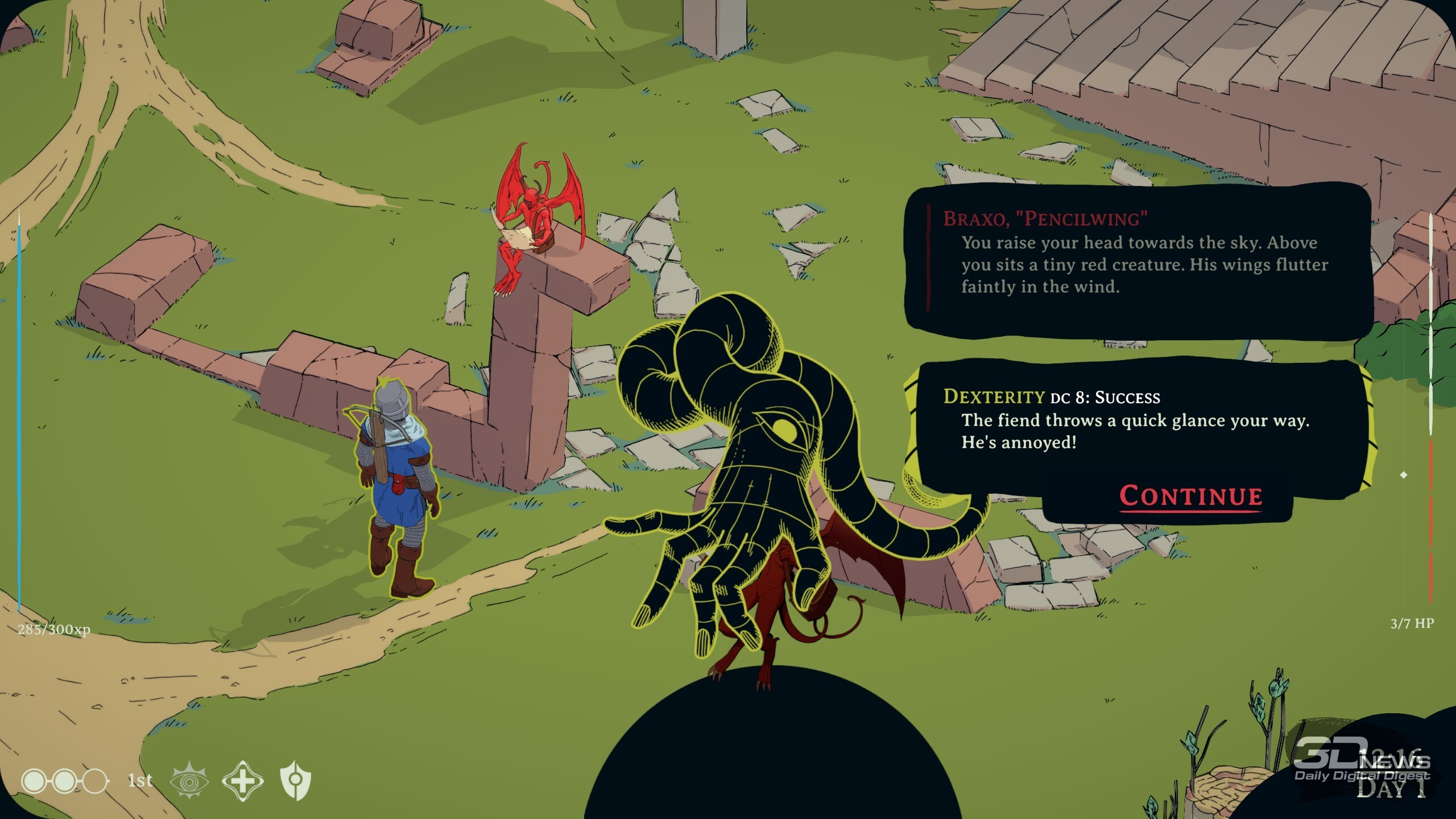Viewport: 1456px width, 819px height.
Task: Activate the crowned eye spell icon
Action: pos(189,781)
